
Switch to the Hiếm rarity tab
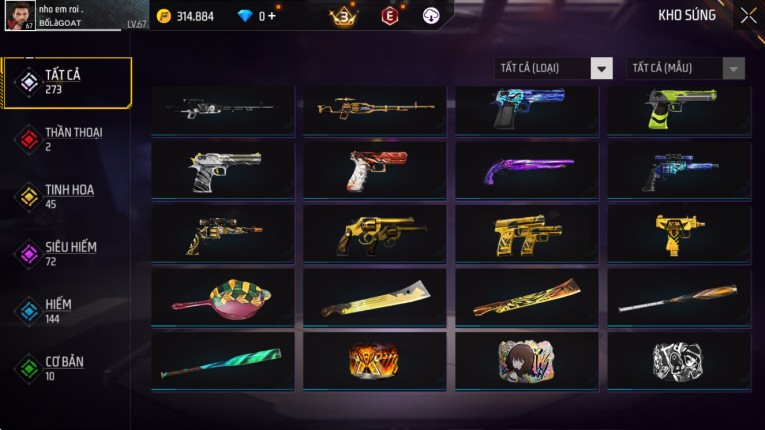68,310
